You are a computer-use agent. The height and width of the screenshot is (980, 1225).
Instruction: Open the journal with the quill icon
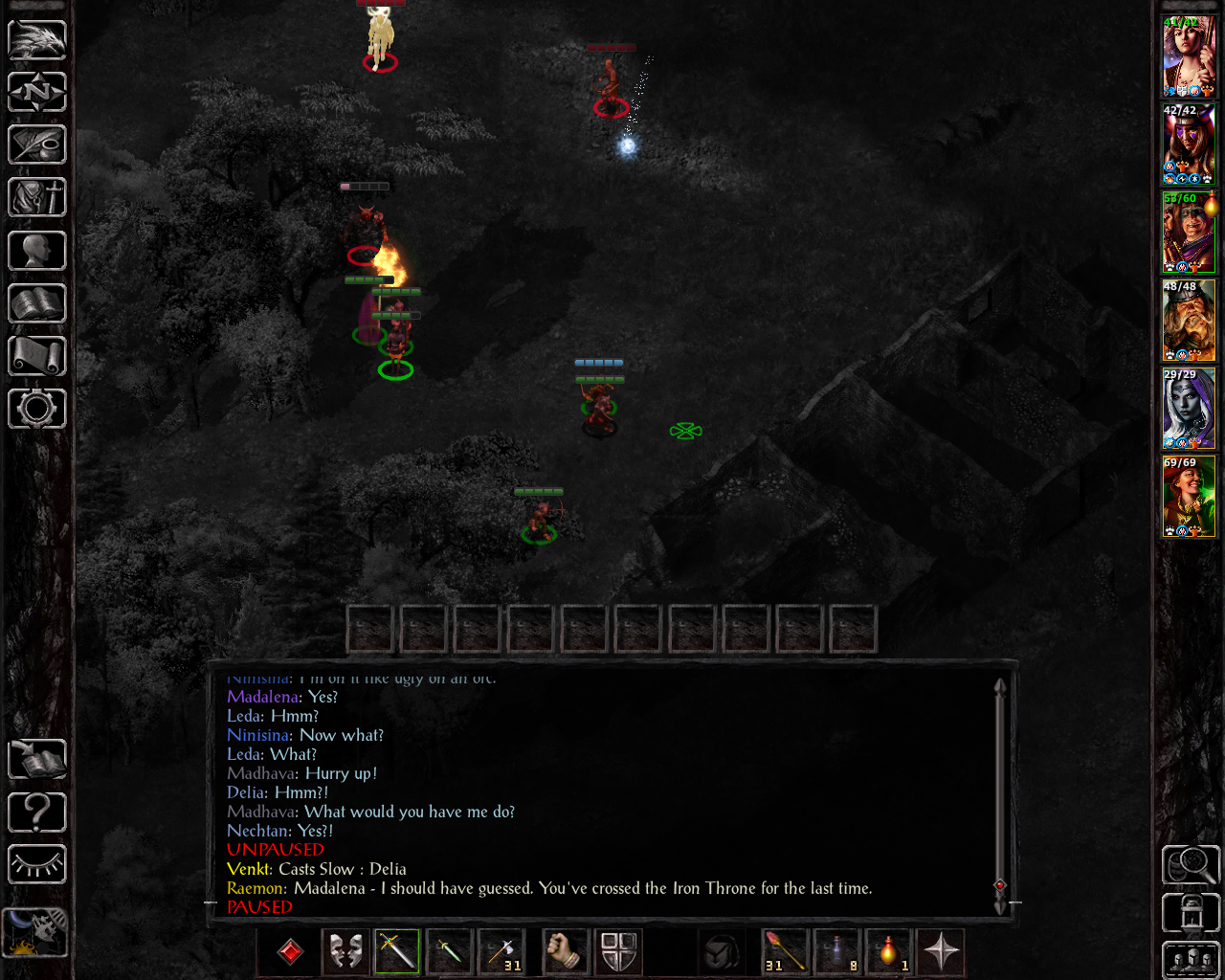click(37, 145)
